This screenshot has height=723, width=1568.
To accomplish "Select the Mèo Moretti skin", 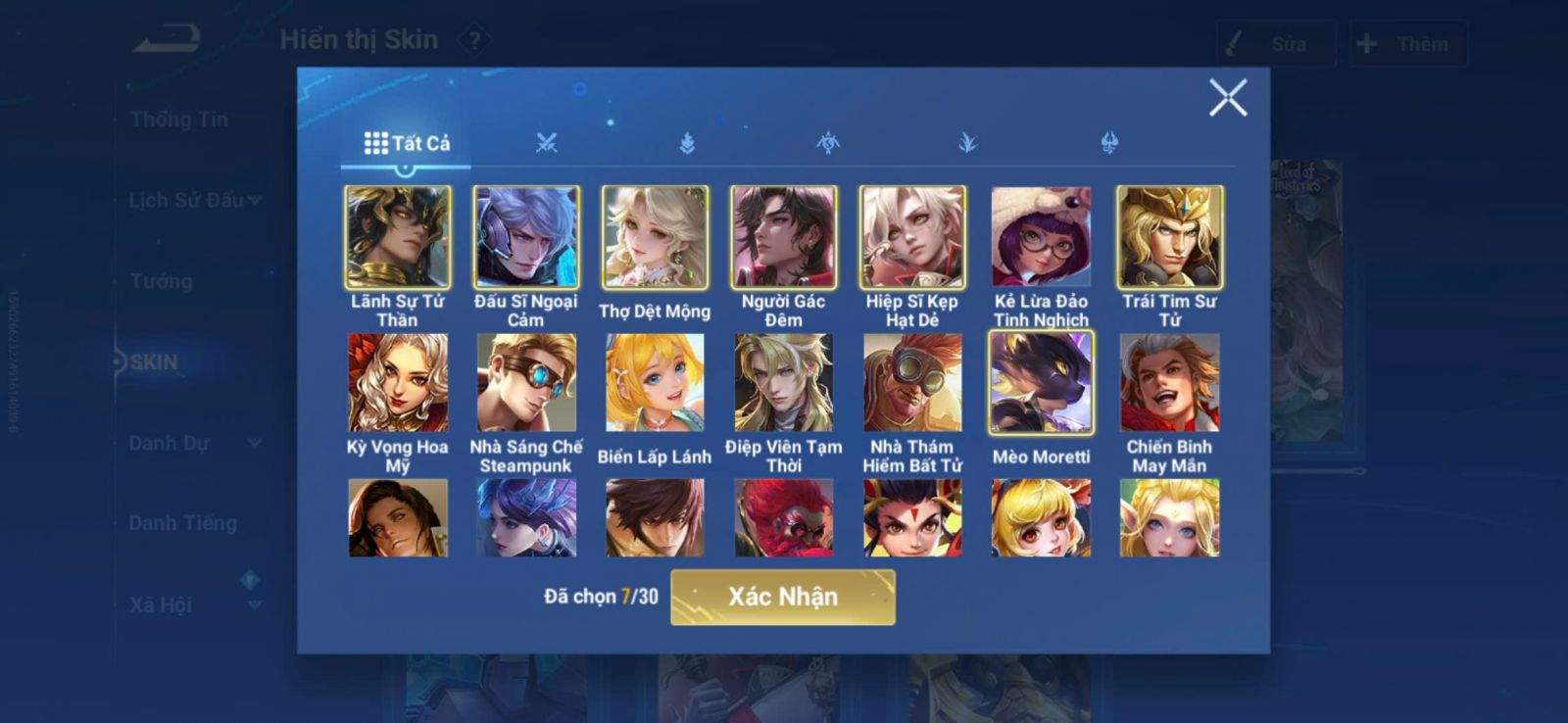I will tap(1041, 383).
